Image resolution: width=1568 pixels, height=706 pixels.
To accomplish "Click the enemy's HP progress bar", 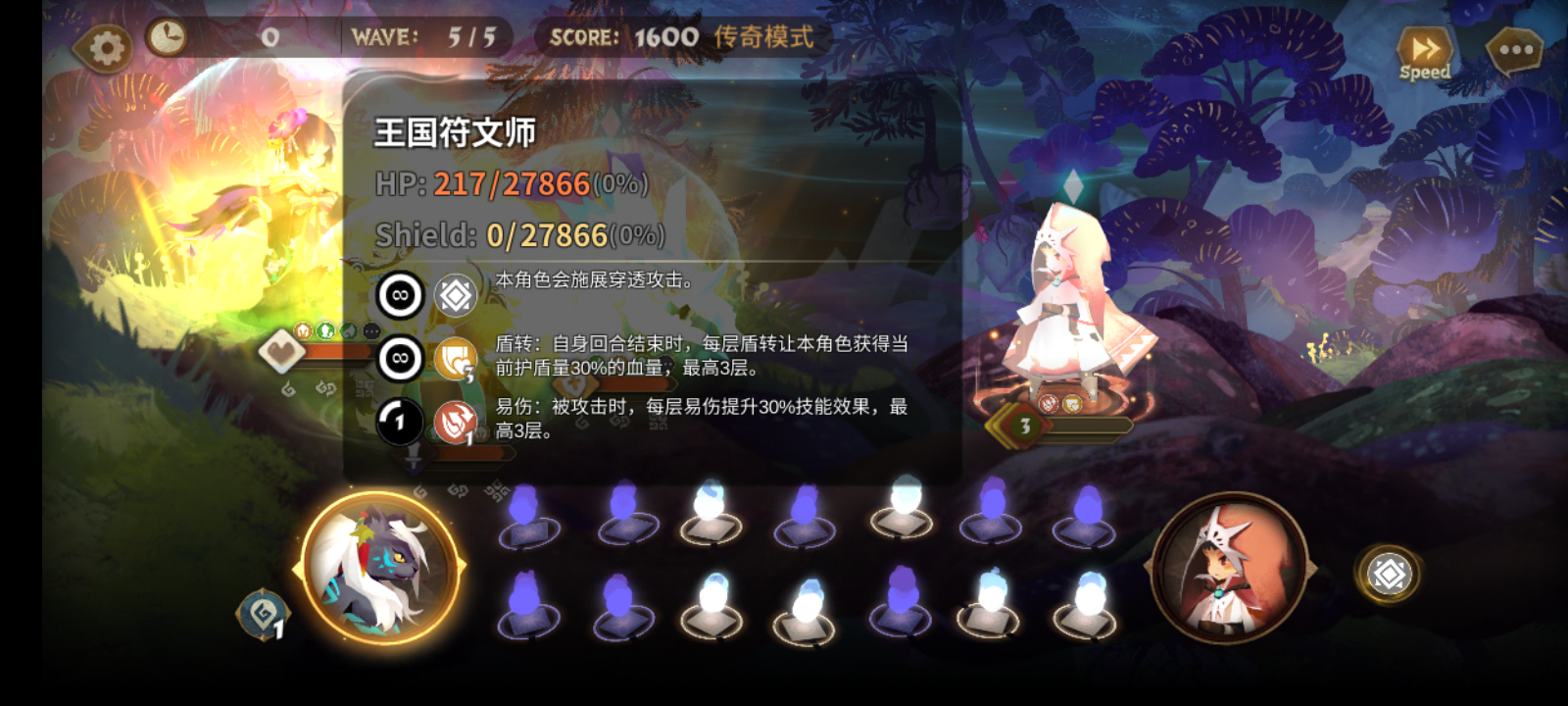I will 1088,427.
